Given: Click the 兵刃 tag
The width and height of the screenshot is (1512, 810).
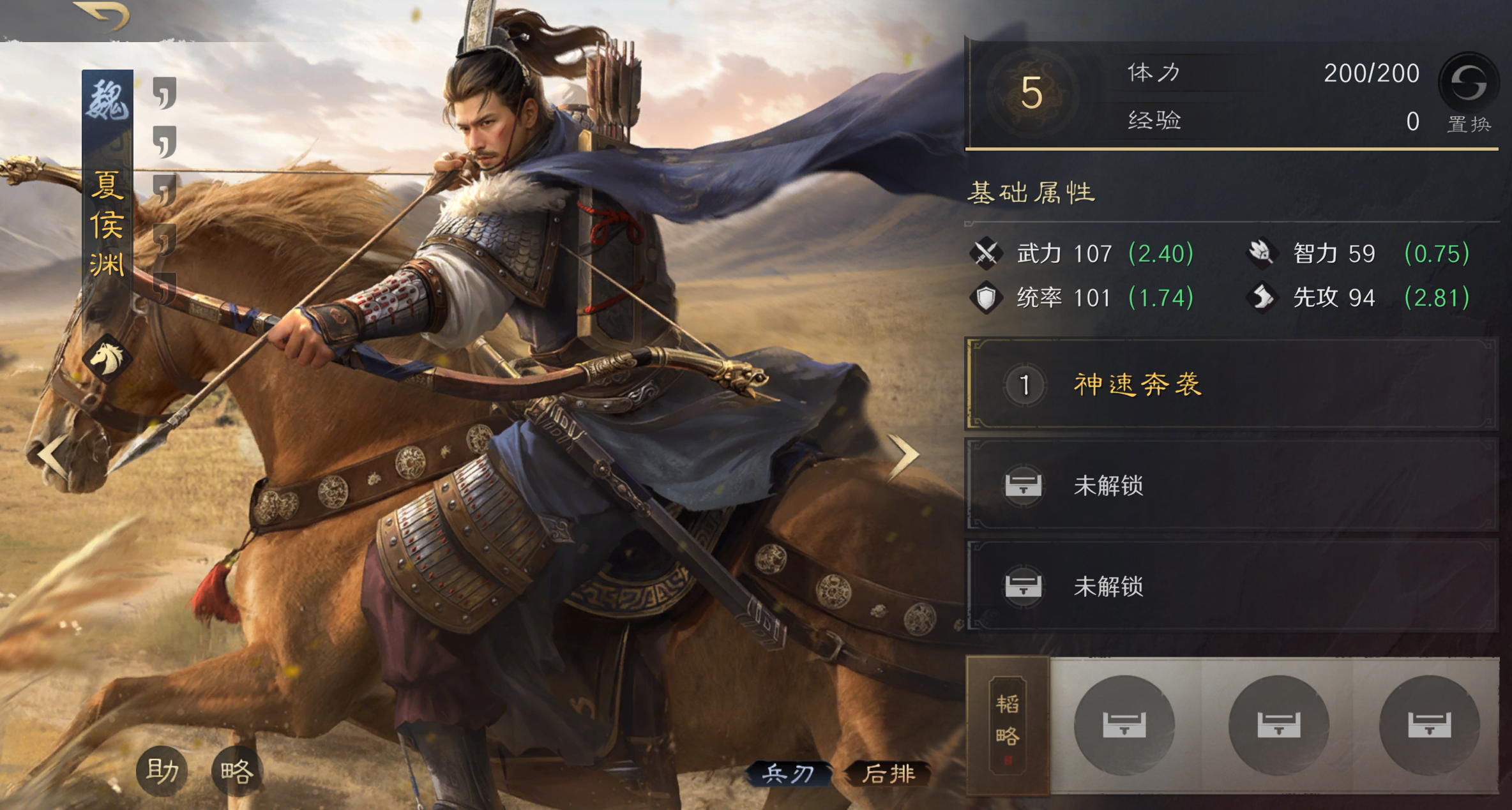Looking at the screenshot, I should click(788, 774).
